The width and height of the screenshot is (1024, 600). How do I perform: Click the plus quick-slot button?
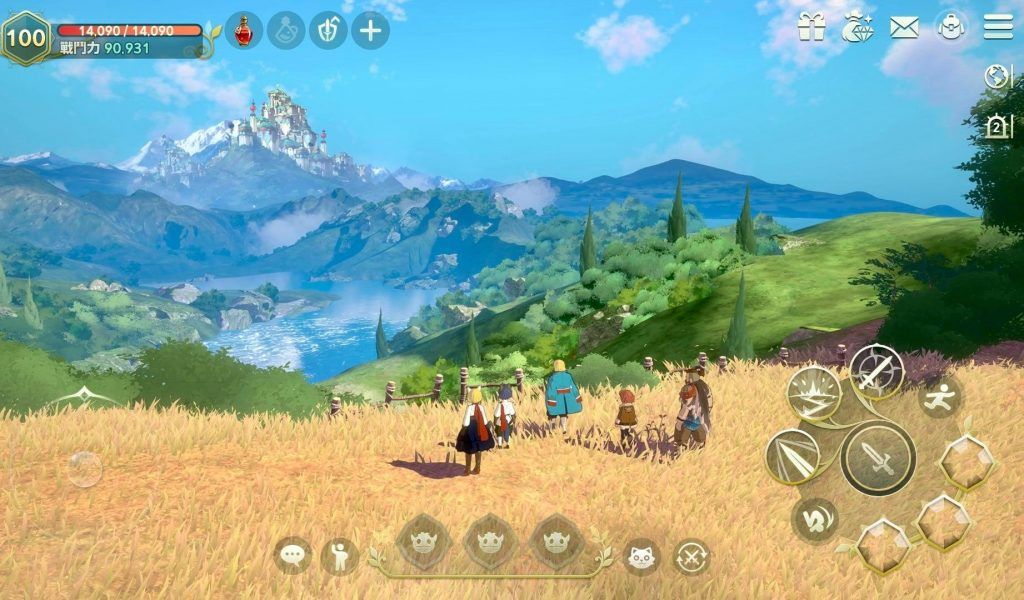370,31
